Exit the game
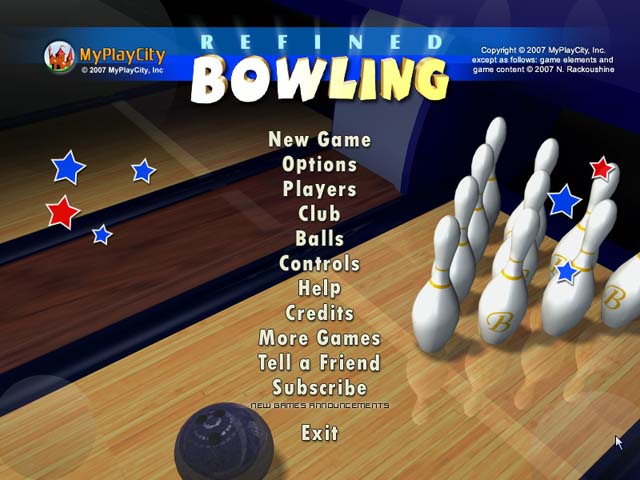Image resolution: width=640 pixels, height=480 pixels. (319, 433)
